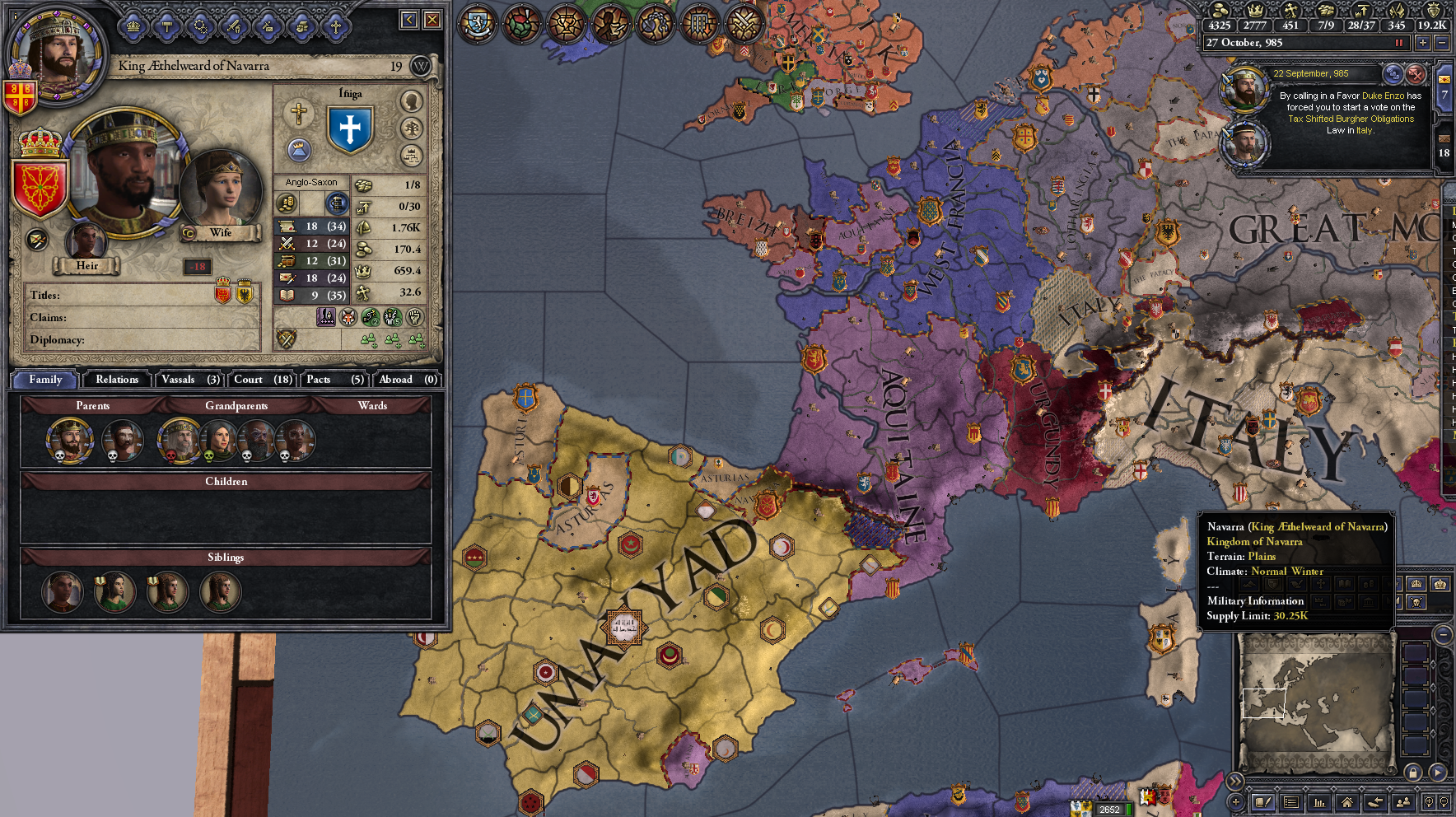Image resolution: width=1456 pixels, height=817 pixels.
Task: Open the Relations tab
Action: click(115, 380)
